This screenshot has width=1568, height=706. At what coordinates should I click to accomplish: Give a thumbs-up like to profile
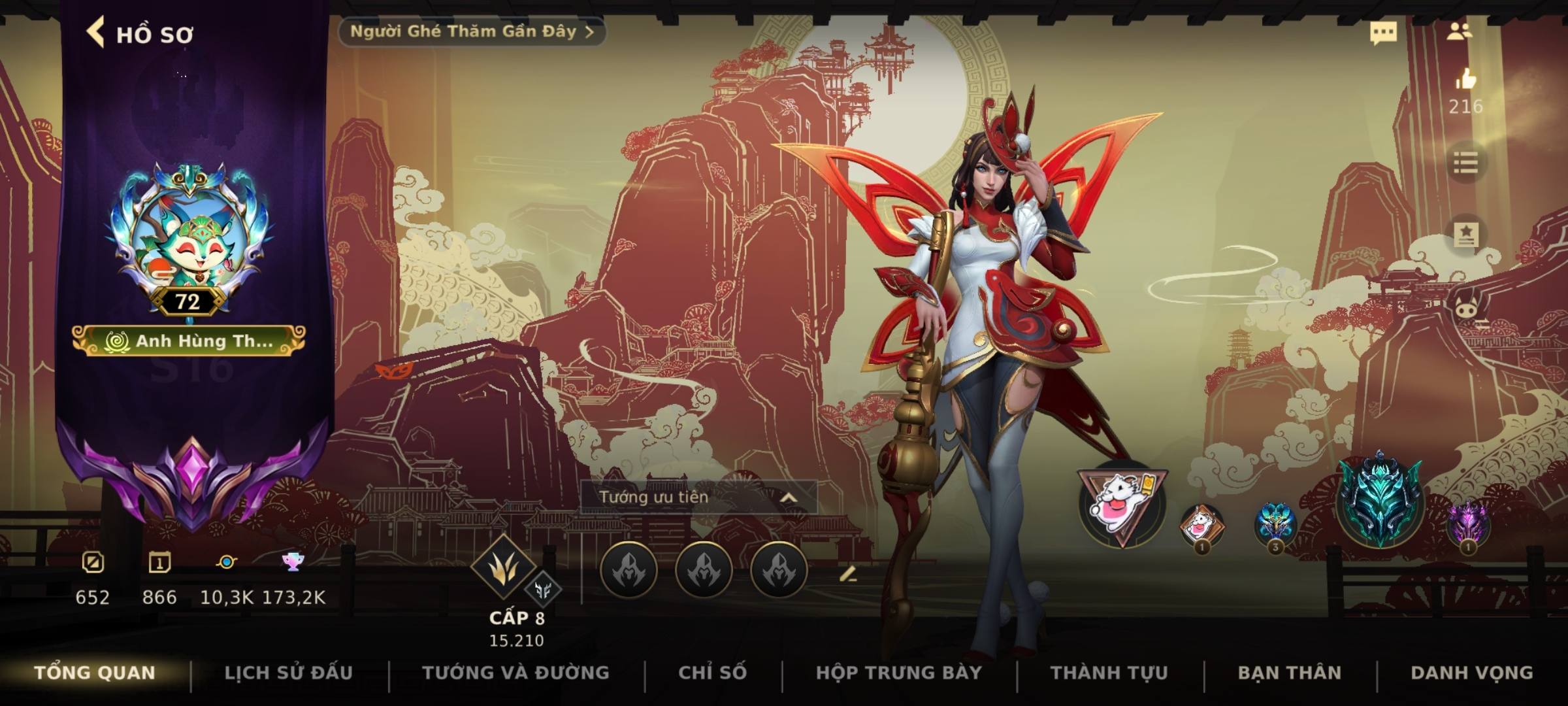click(1465, 80)
